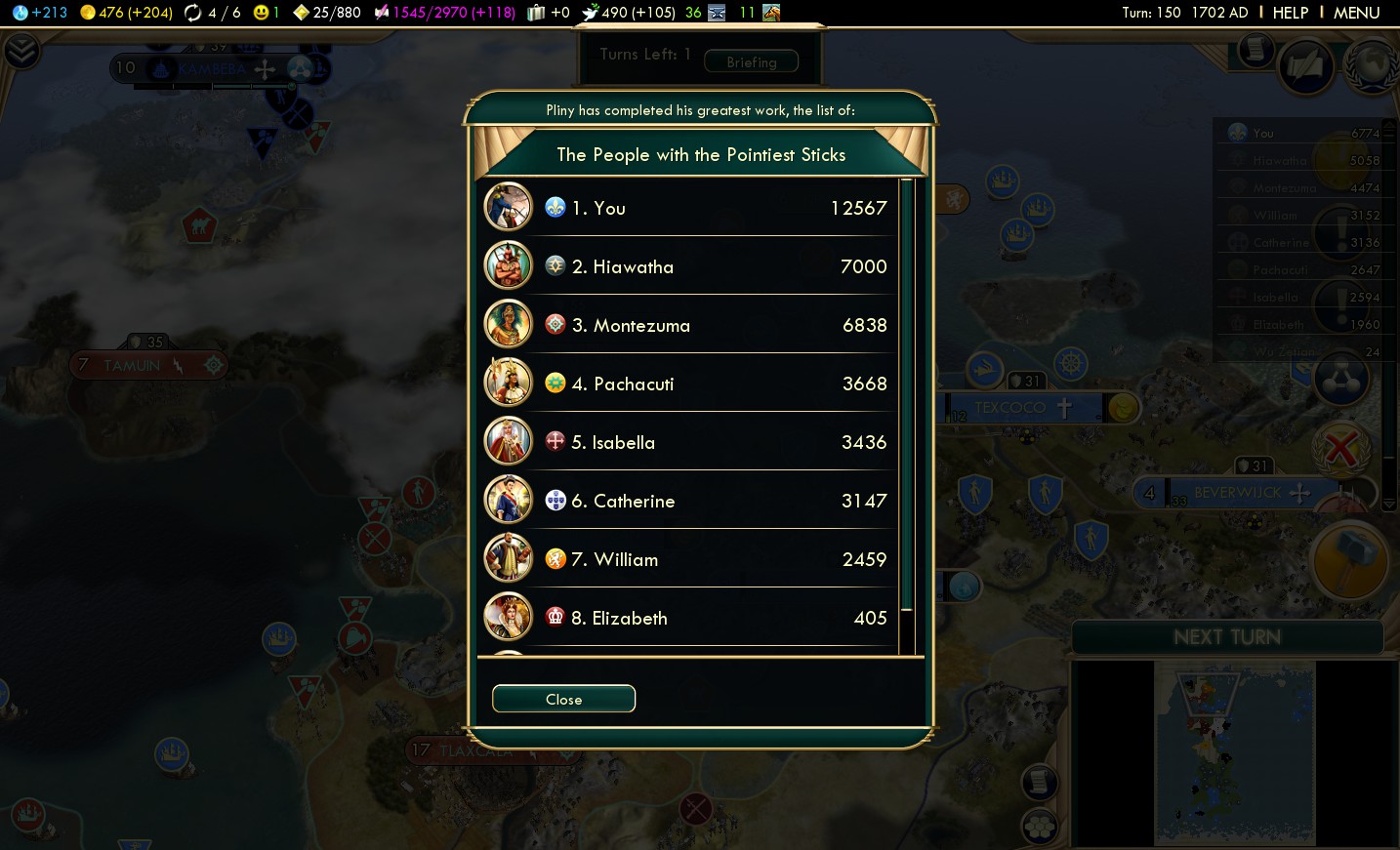Open the scenario Briefing
Image resolution: width=1400 pixels, height=850 pixels.
751,61
